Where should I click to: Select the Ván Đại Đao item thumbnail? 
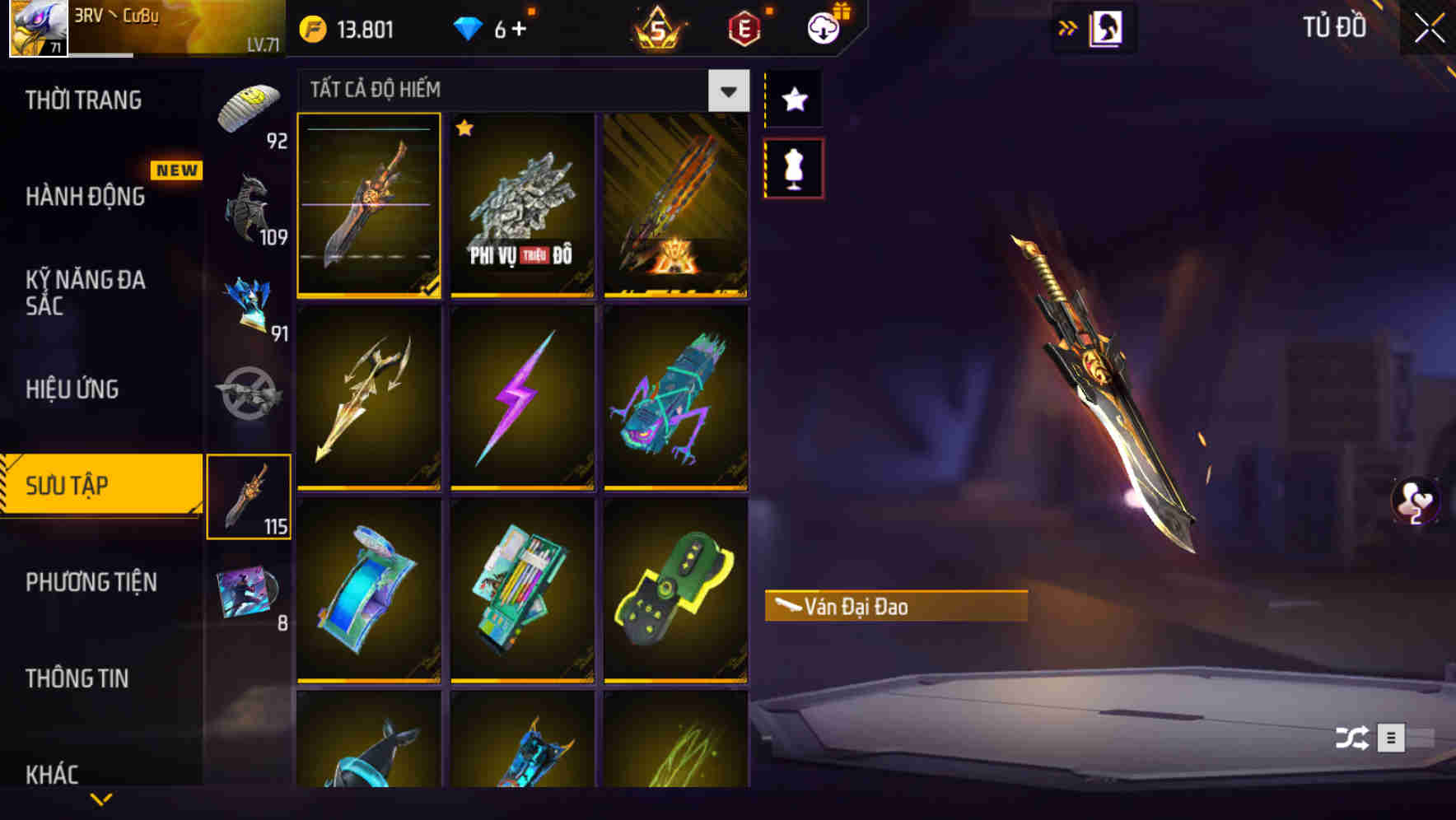[x=369, y=206]
